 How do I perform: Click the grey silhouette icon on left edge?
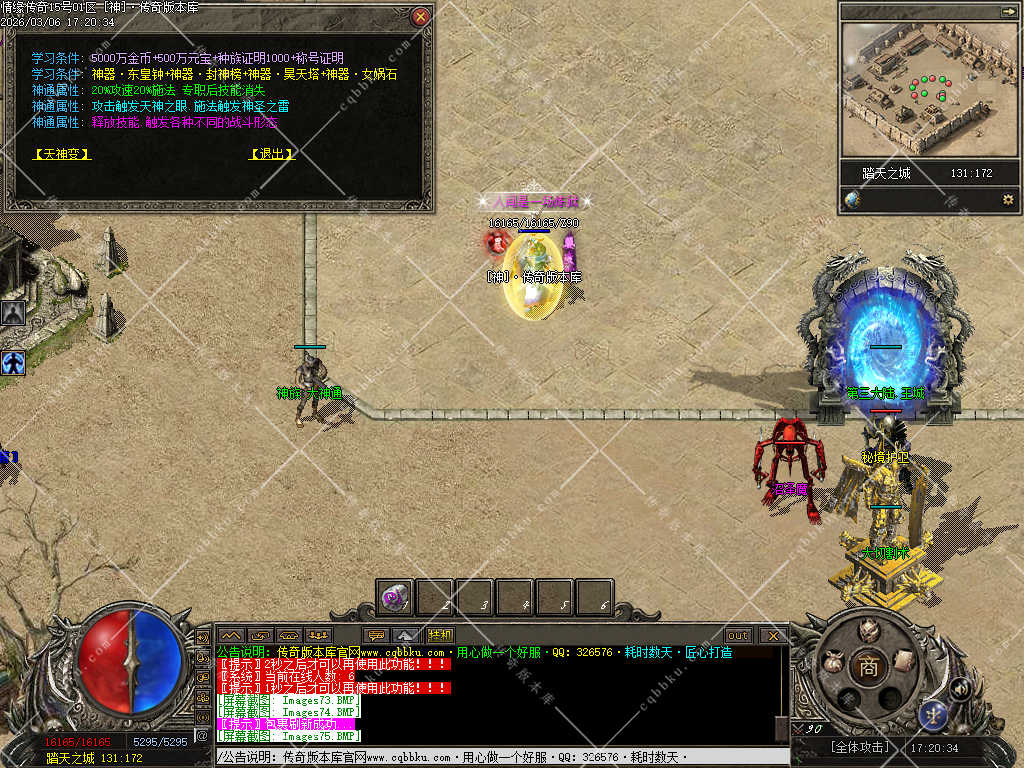(x=13, y=313)
